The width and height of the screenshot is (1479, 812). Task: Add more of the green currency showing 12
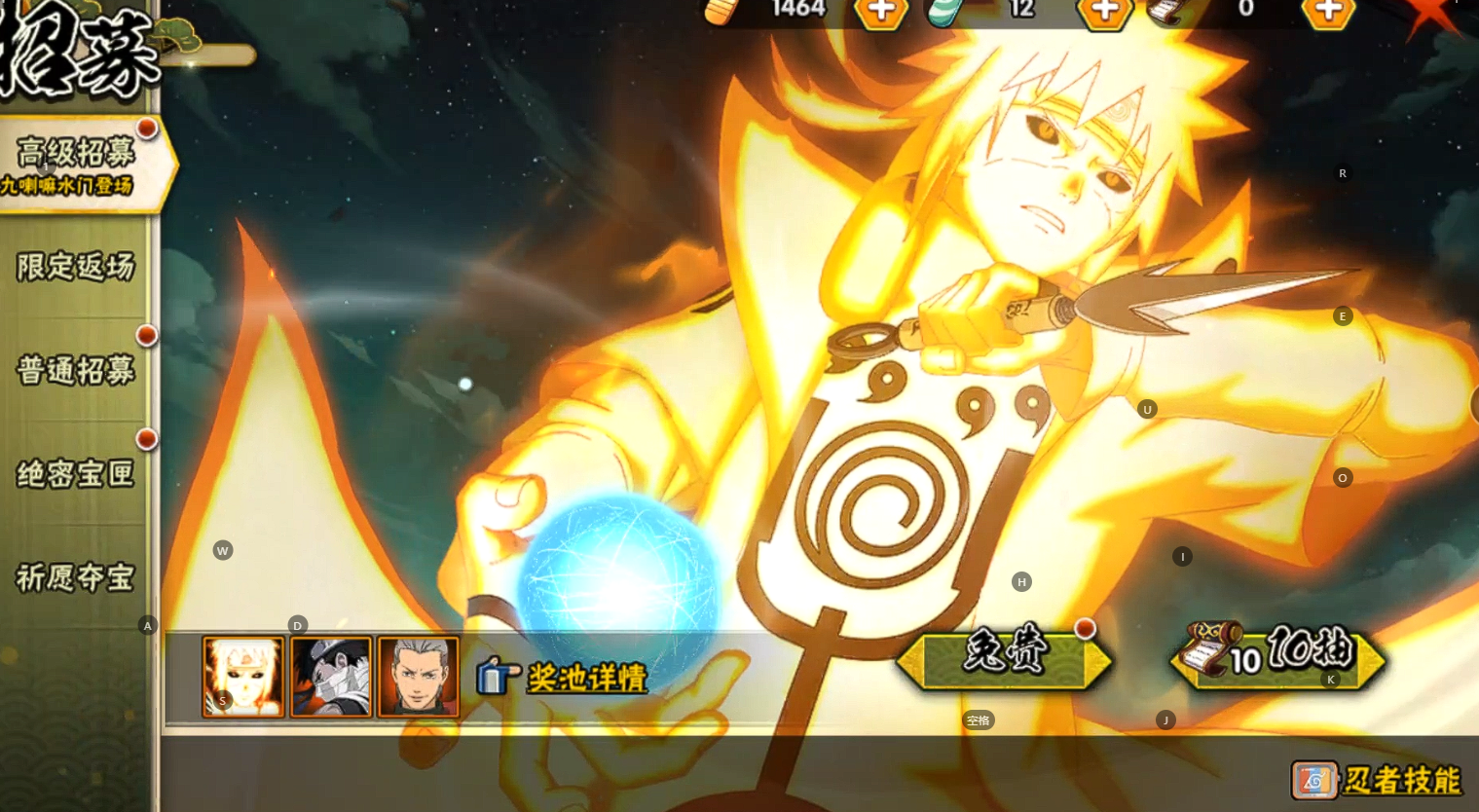pyautogui.click(x=1104, y=12)
